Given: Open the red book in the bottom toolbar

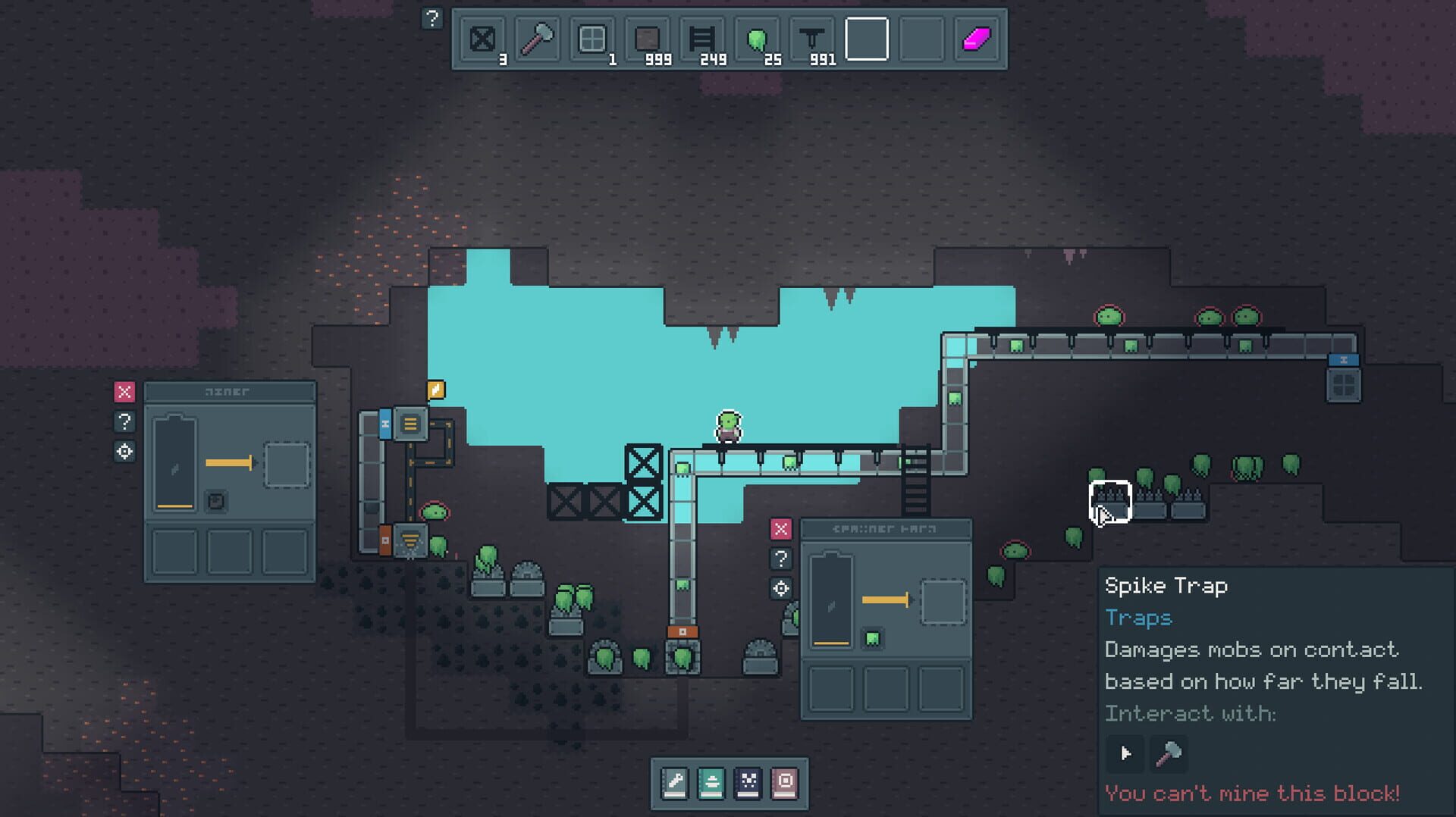Looking at the screenshot, I should tap(785, 784).
